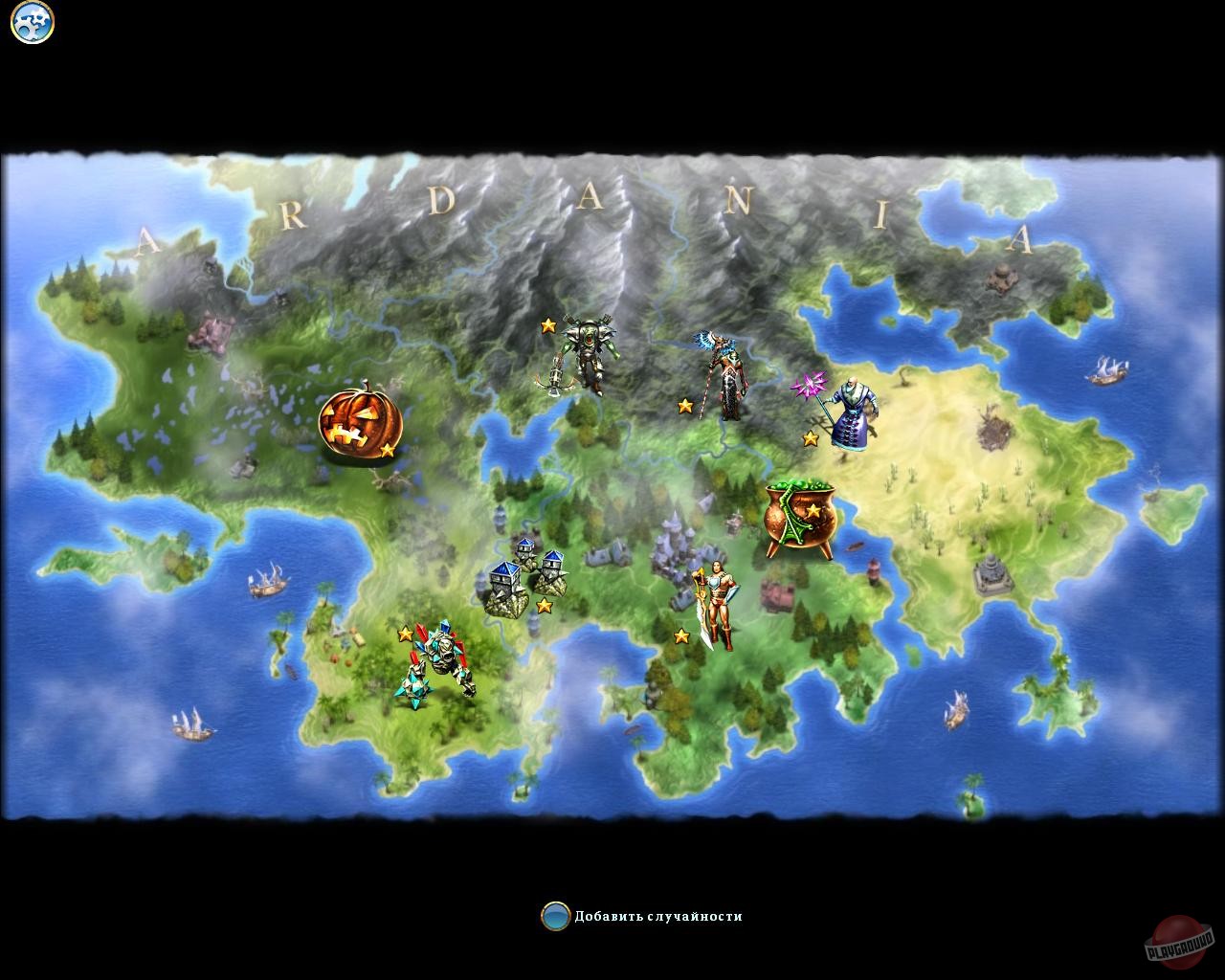Image resolution: width=1225 pixels, height=980 pixels.
Task: Click the Добавить случайности text label
Action: [x=660, y=914]
